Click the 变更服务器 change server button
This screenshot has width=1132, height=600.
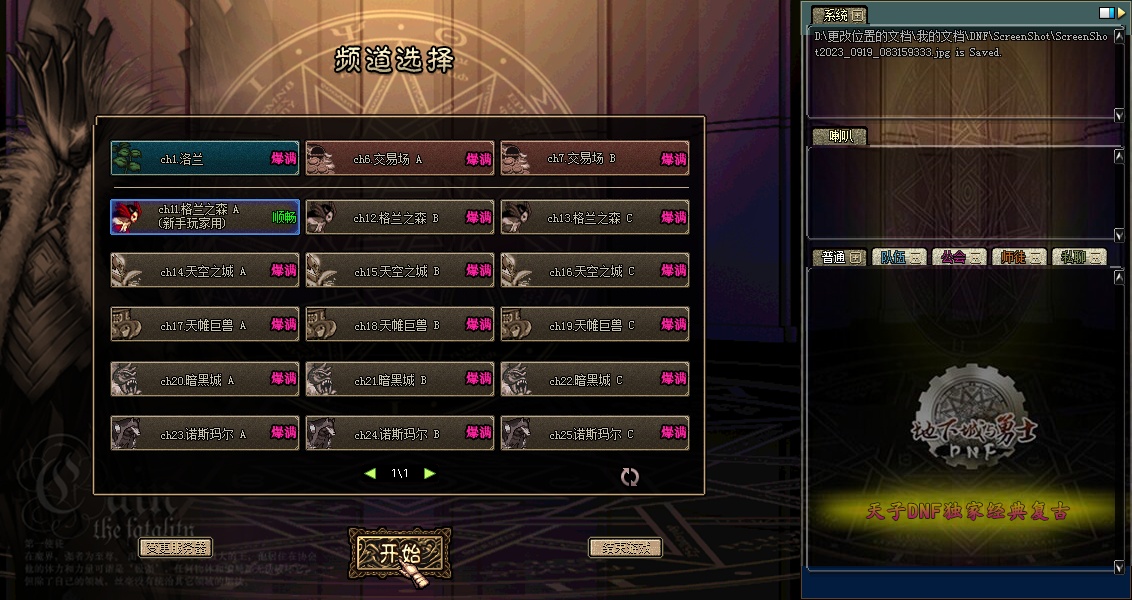coord(175,548)
